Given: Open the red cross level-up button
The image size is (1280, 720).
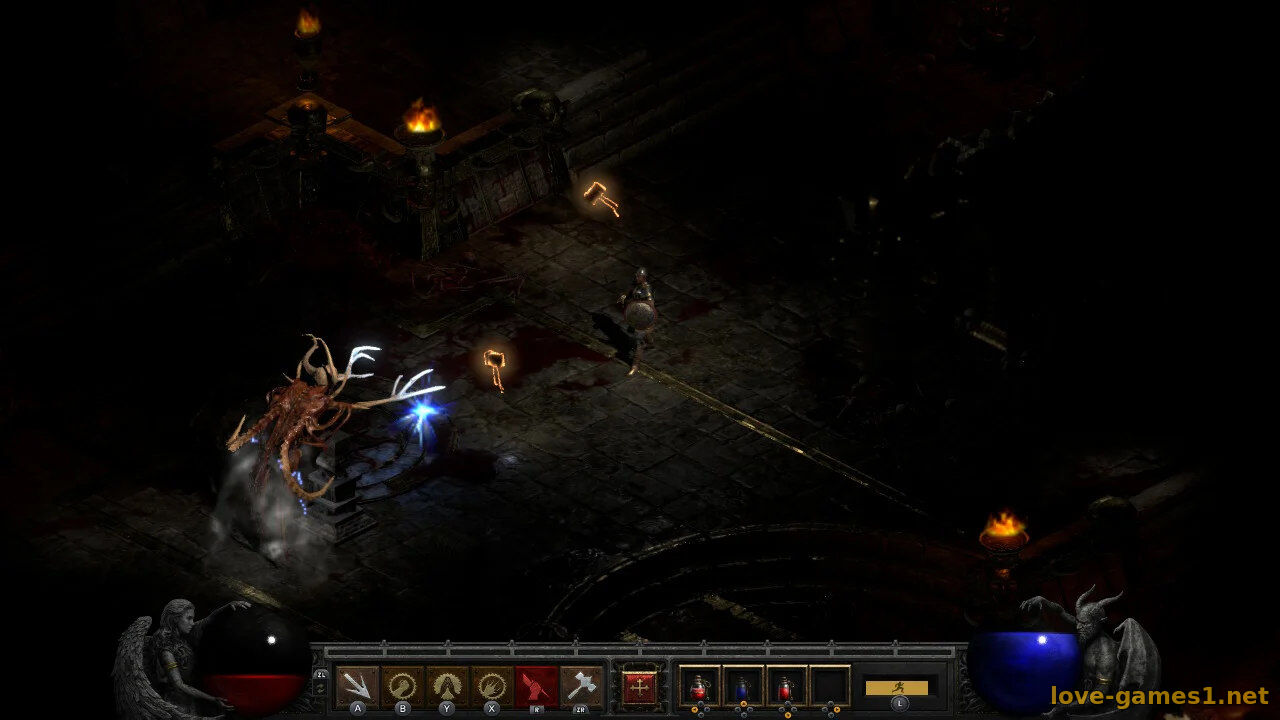Looking at the screenshot, I should (x=640, y=687).
